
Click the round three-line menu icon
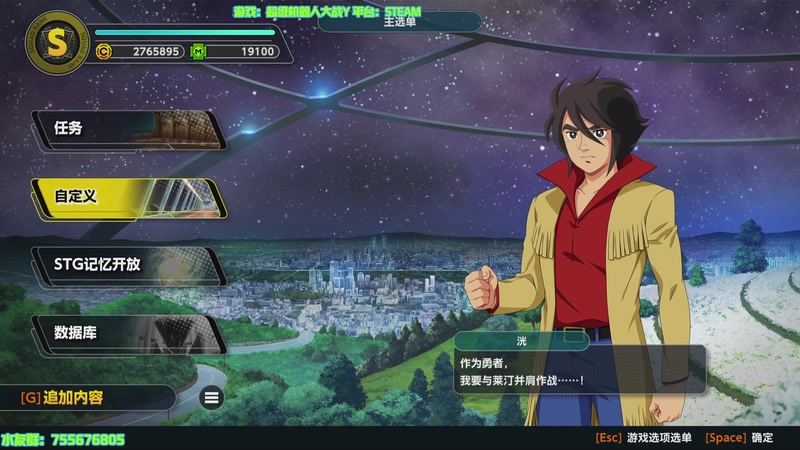211,398
